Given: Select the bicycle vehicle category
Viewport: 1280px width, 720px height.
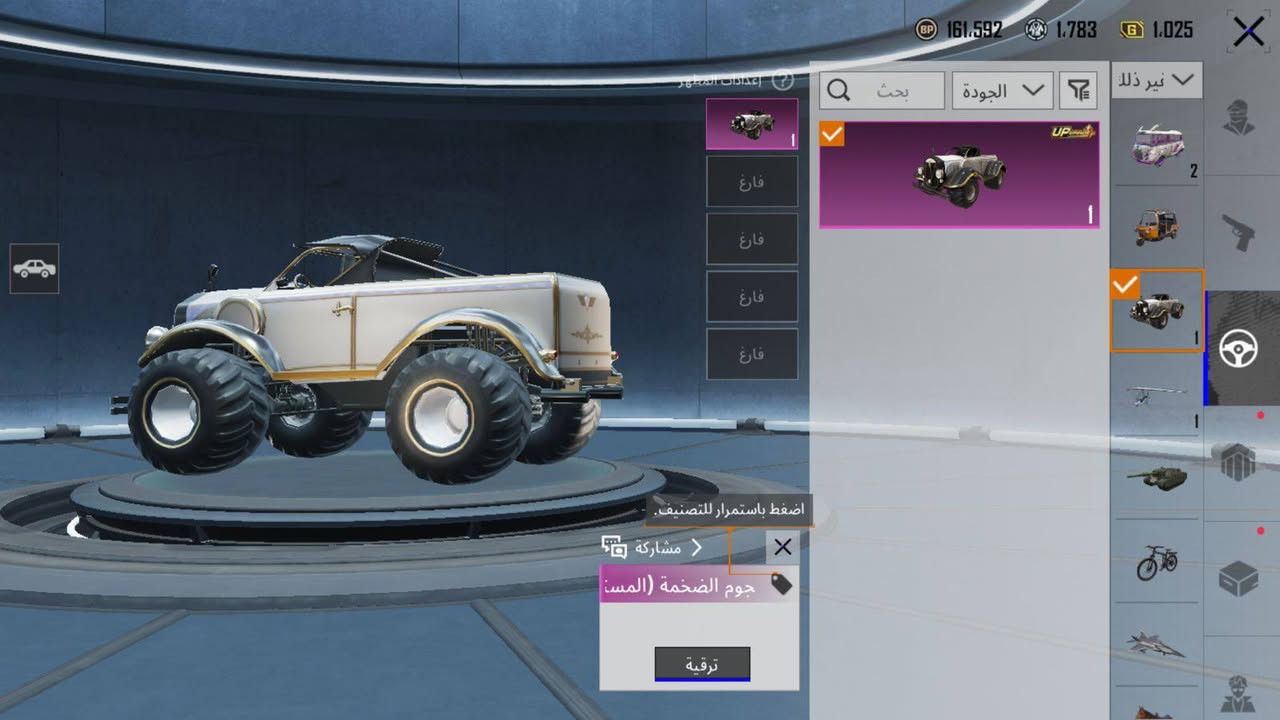Looking at the screenshot, I should point(1156,562).
